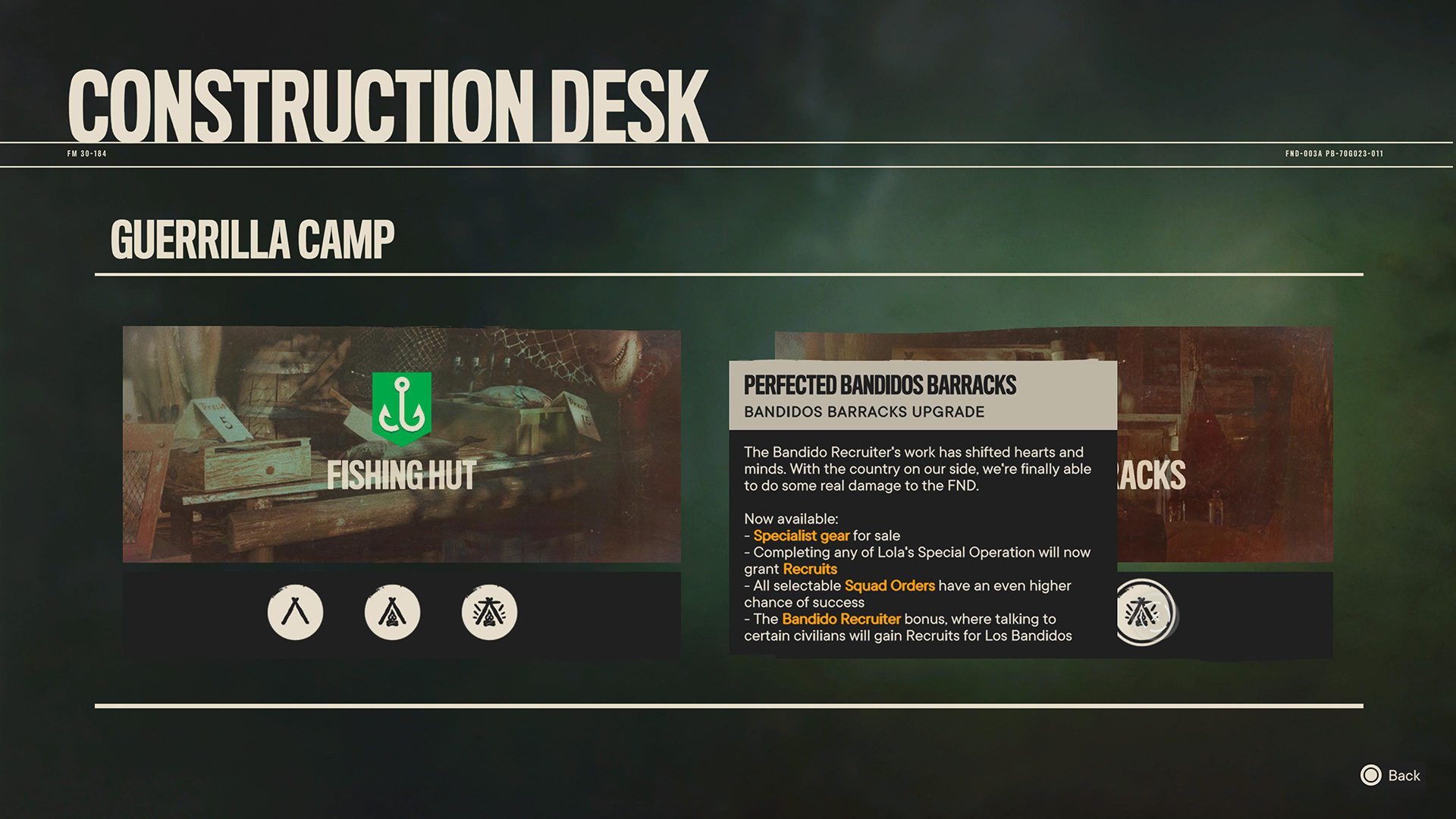Click the Back button circle icon
1456x819 pixels.
1370,776
